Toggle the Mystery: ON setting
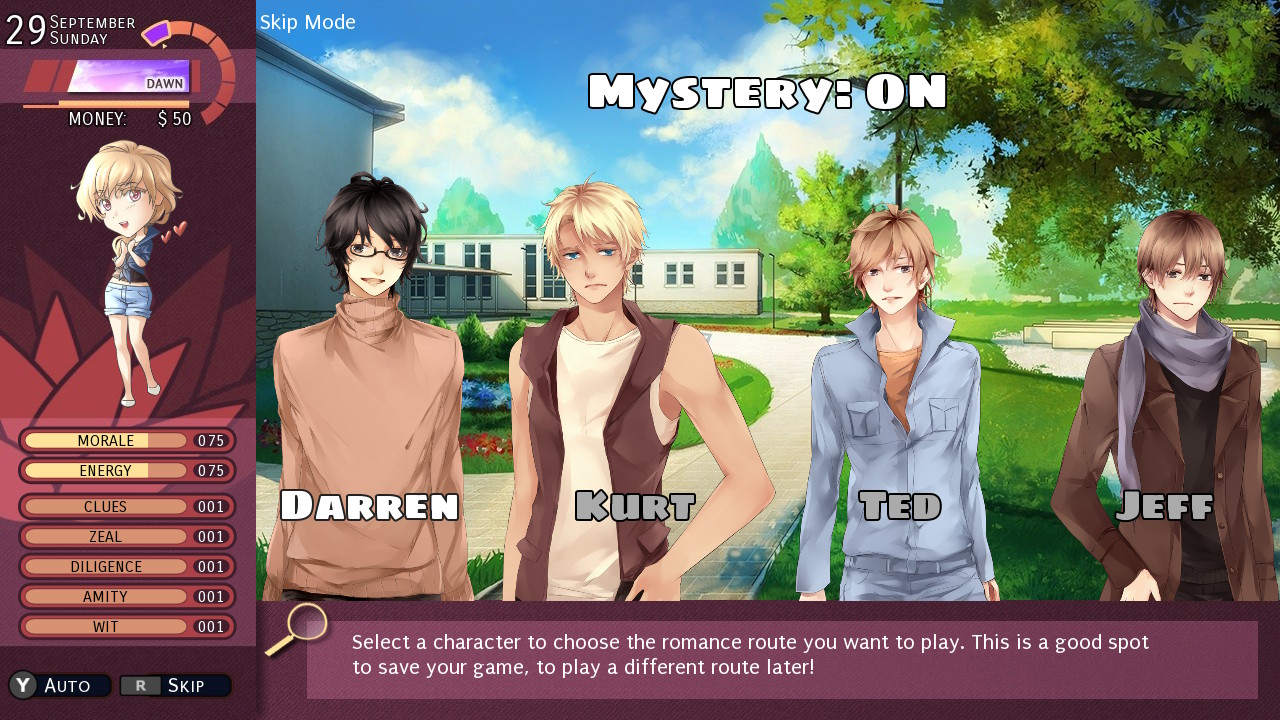Viewport: 1280px width, 720px height. [770, 90]
